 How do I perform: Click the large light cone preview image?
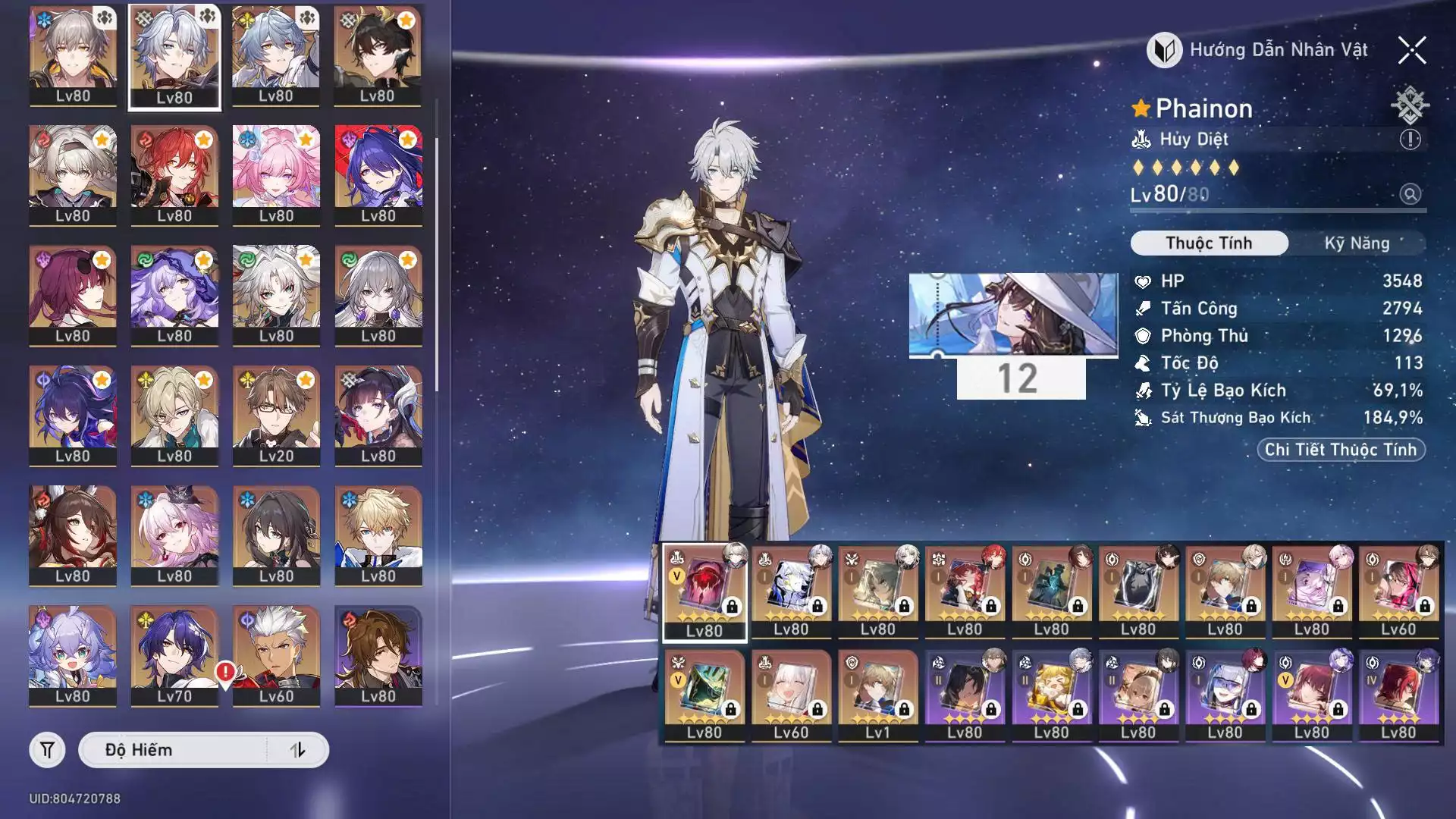click(x=1013, y=314)
